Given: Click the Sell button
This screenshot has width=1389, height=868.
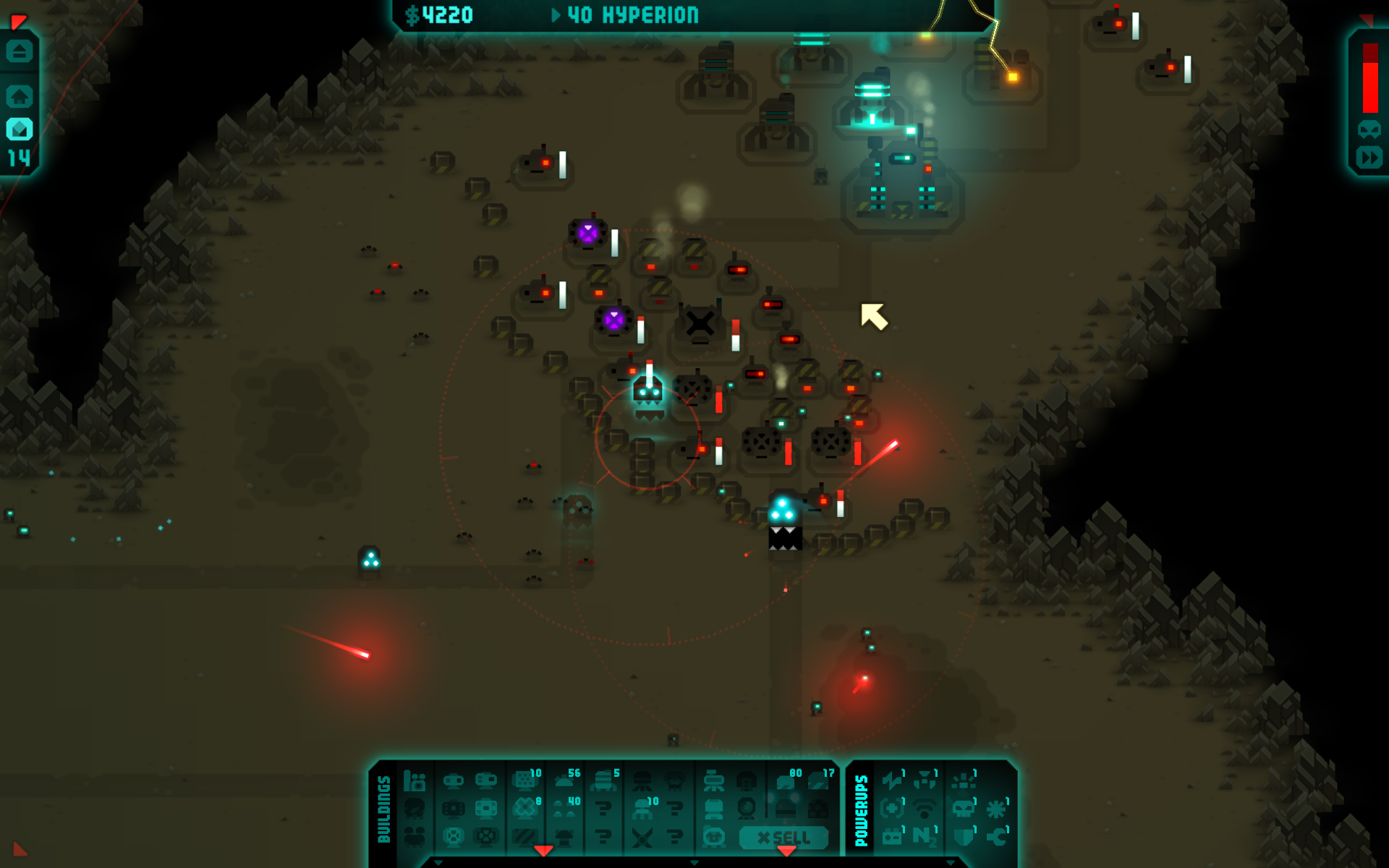Looking at the screenshot, I should click(x=783, y=838).
